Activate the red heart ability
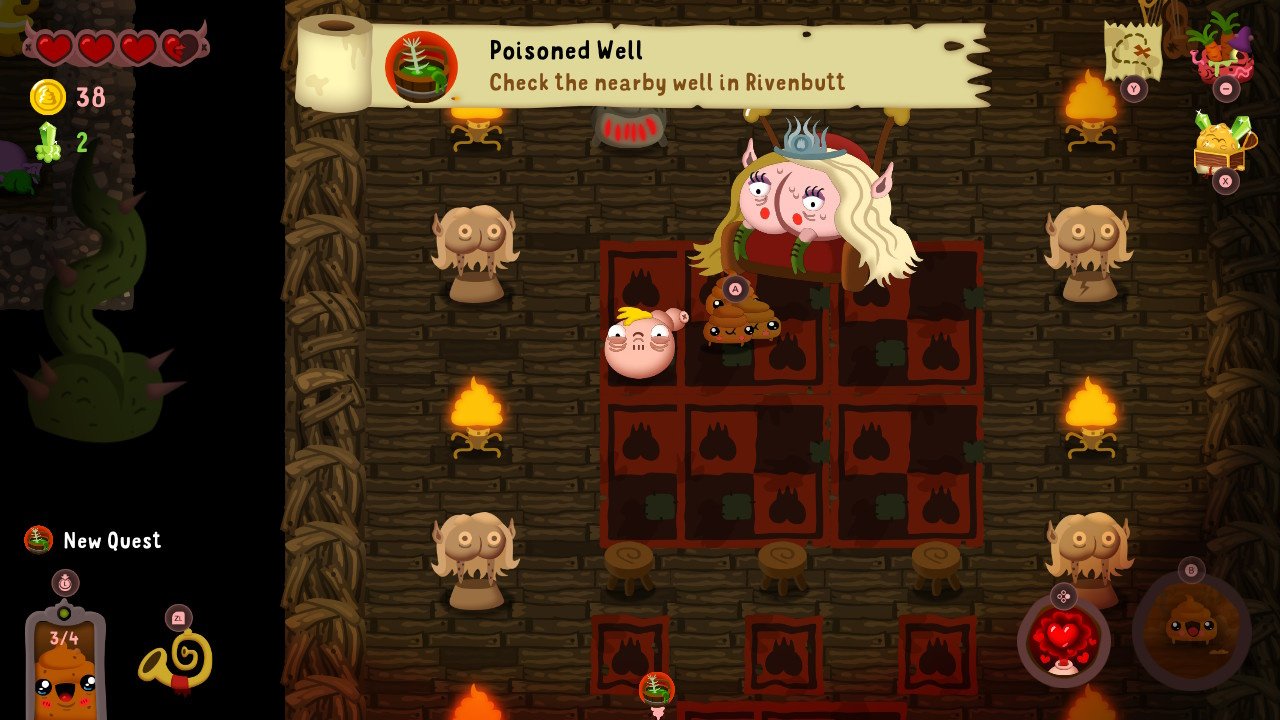 tap(1063, 638)
